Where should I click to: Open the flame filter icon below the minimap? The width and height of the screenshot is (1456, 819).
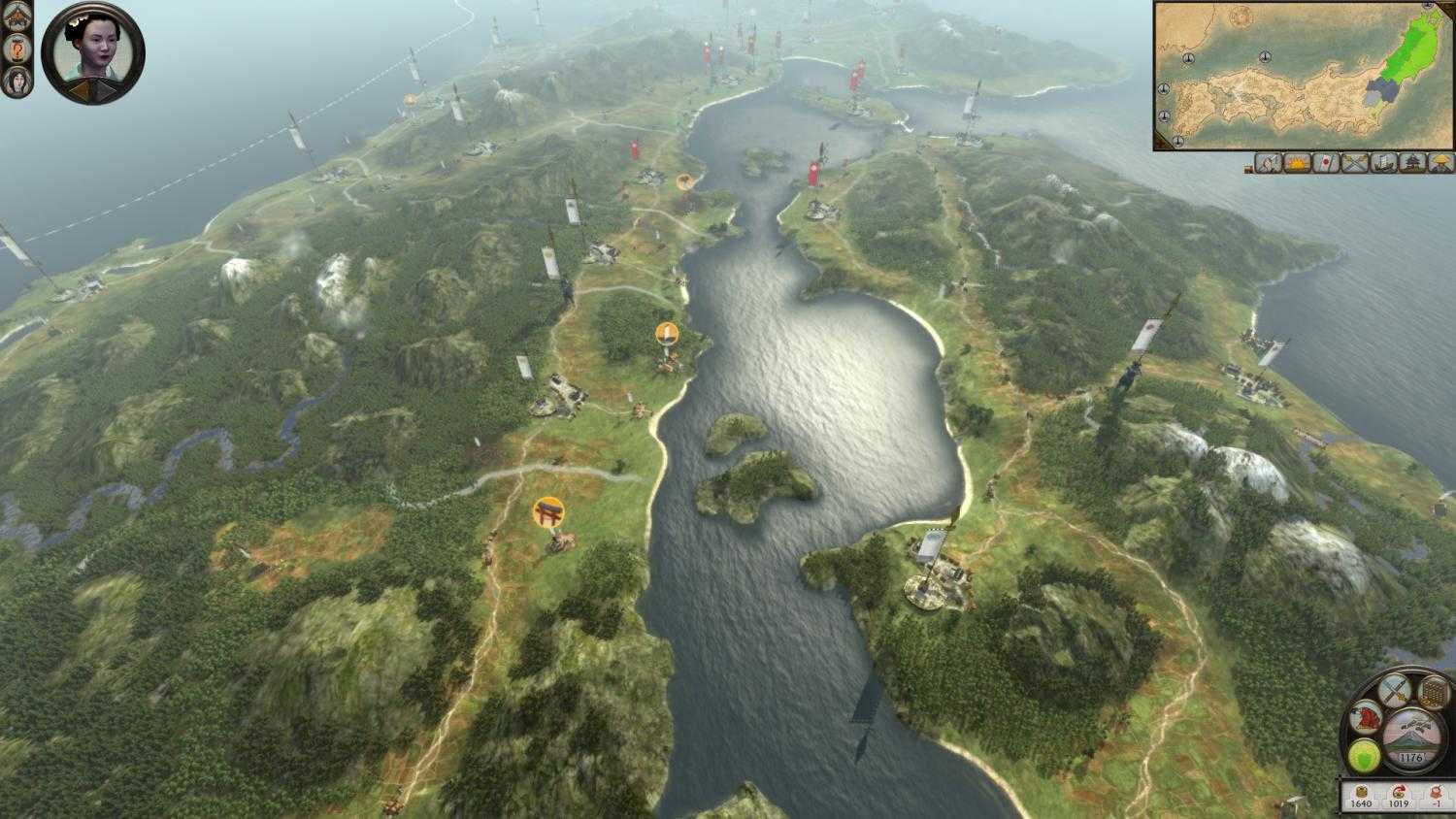(1298, 165)
